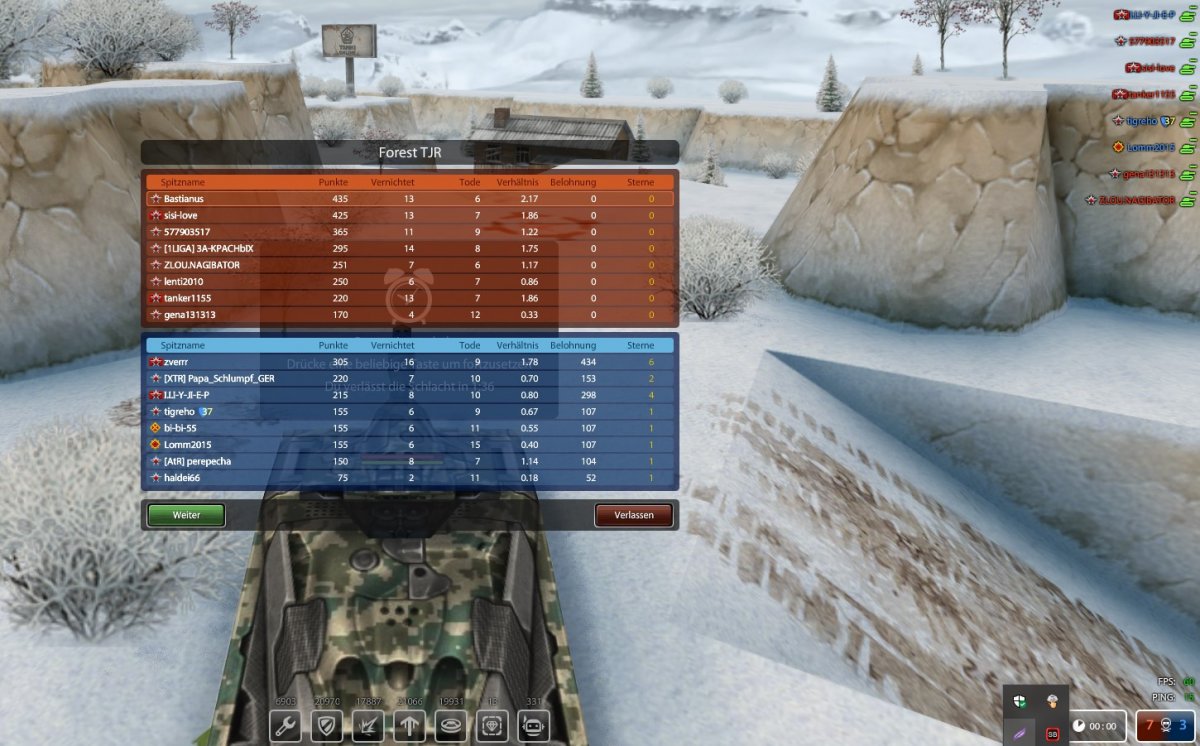This screenshot has width=1200, height=746.
Task: Click the green Weiter button
Action: click(x=186, y=515)
